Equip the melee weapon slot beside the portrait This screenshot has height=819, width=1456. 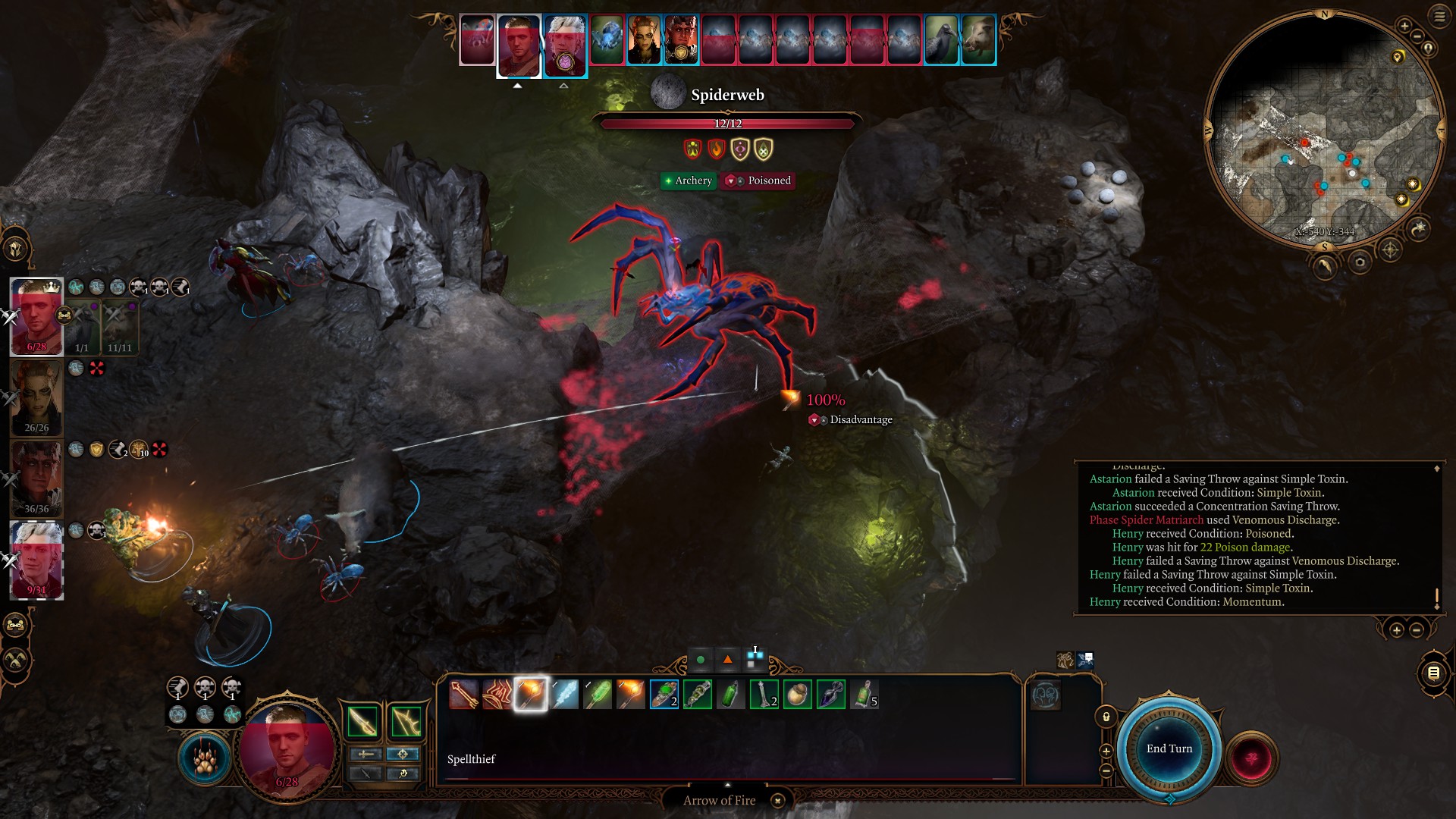362,722
